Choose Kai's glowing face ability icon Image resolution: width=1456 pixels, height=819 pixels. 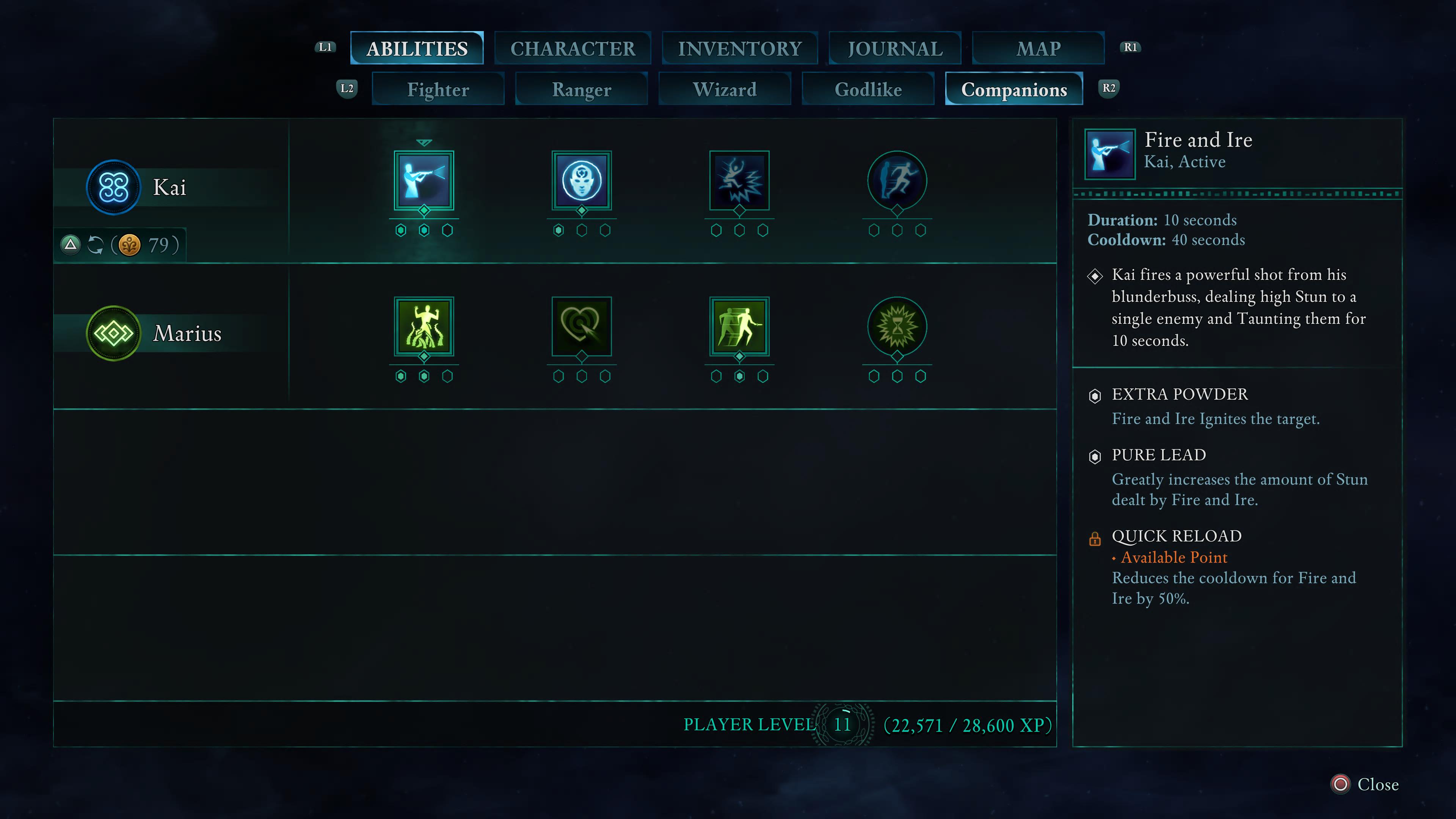[582, 181]
